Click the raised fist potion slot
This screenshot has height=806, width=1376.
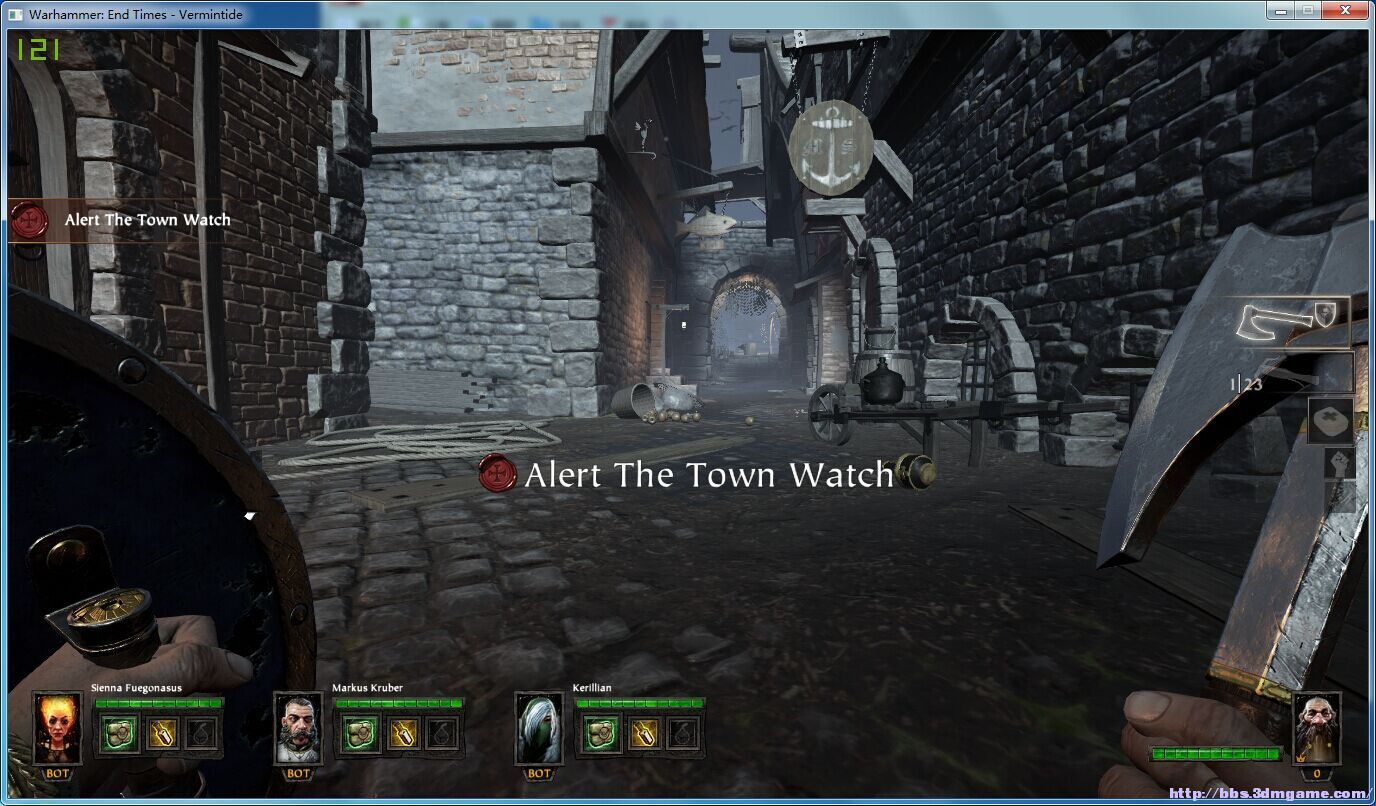point(1338,464)
